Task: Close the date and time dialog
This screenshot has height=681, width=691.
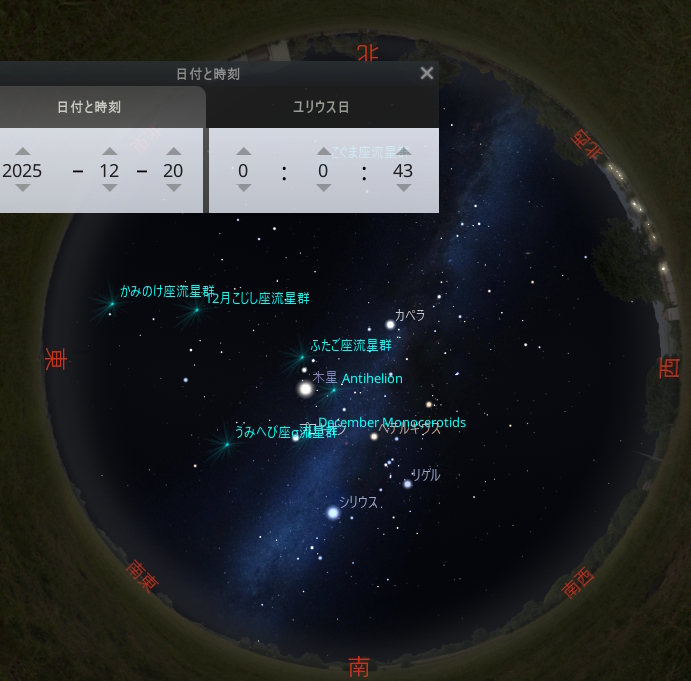Action: pyautogui.click(x=427, y=73)
